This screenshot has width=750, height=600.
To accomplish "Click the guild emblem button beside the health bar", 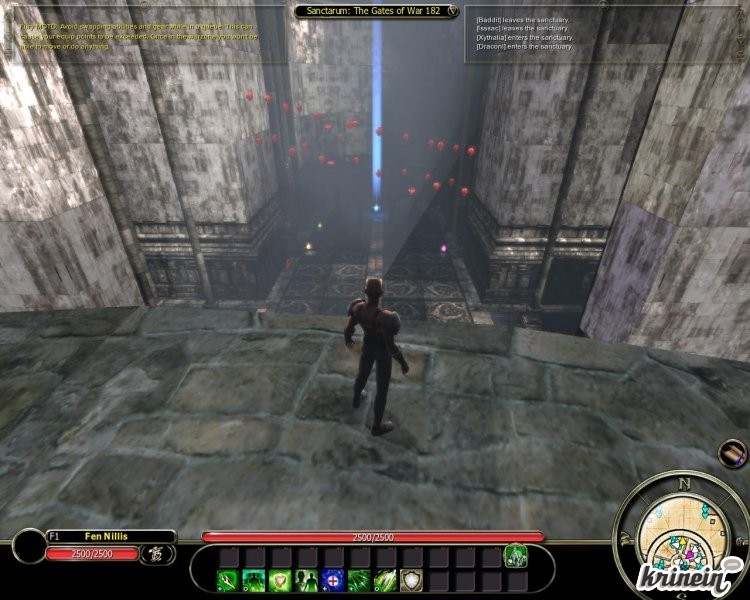I will (157, 553).
